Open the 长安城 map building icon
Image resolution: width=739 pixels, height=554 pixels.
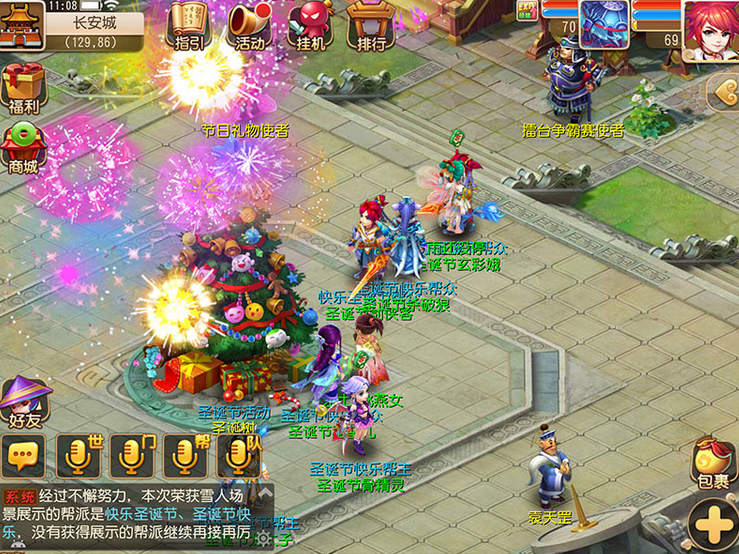click(x=21, y=24)
